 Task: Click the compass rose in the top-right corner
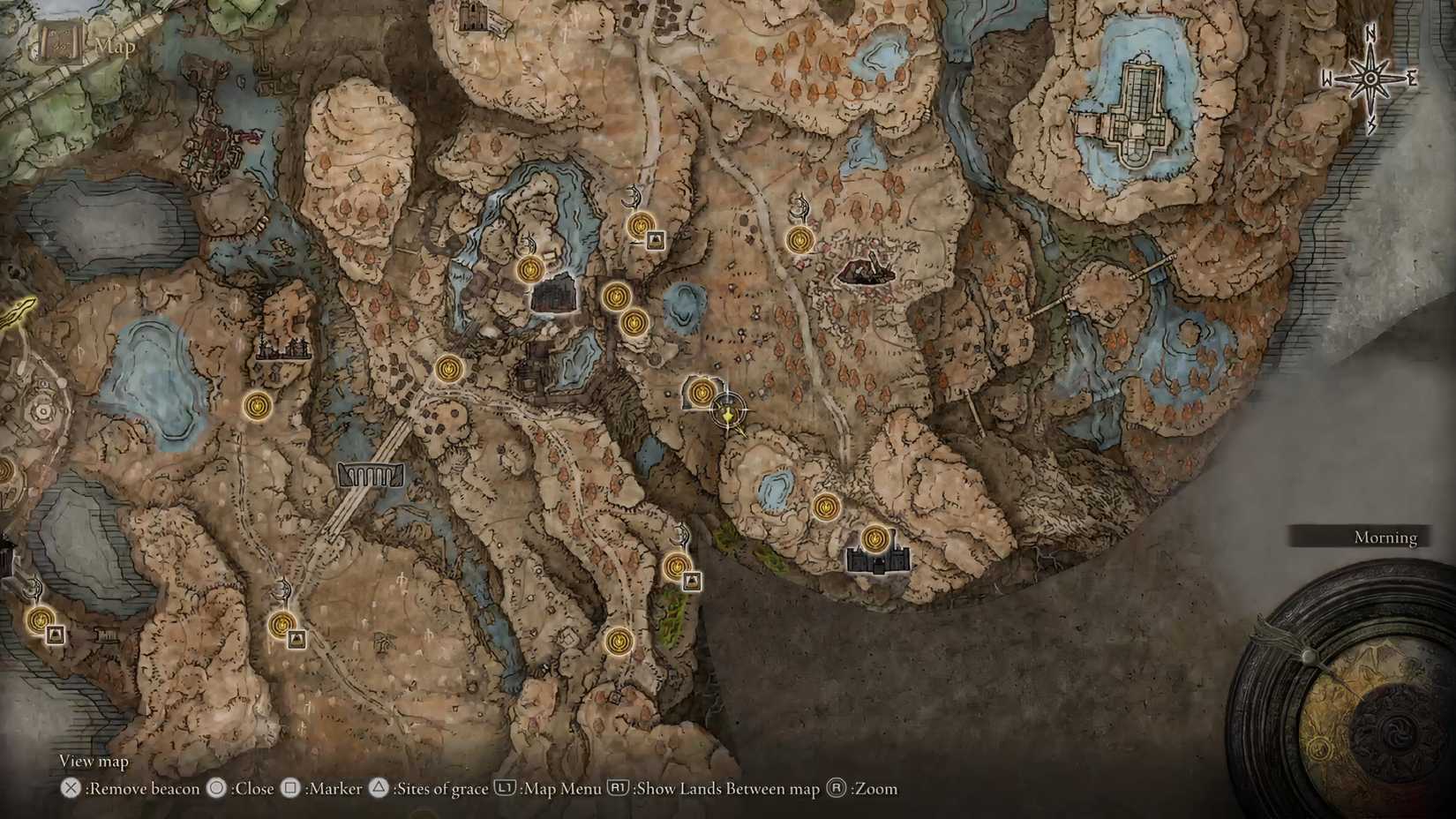point(1370,79)
